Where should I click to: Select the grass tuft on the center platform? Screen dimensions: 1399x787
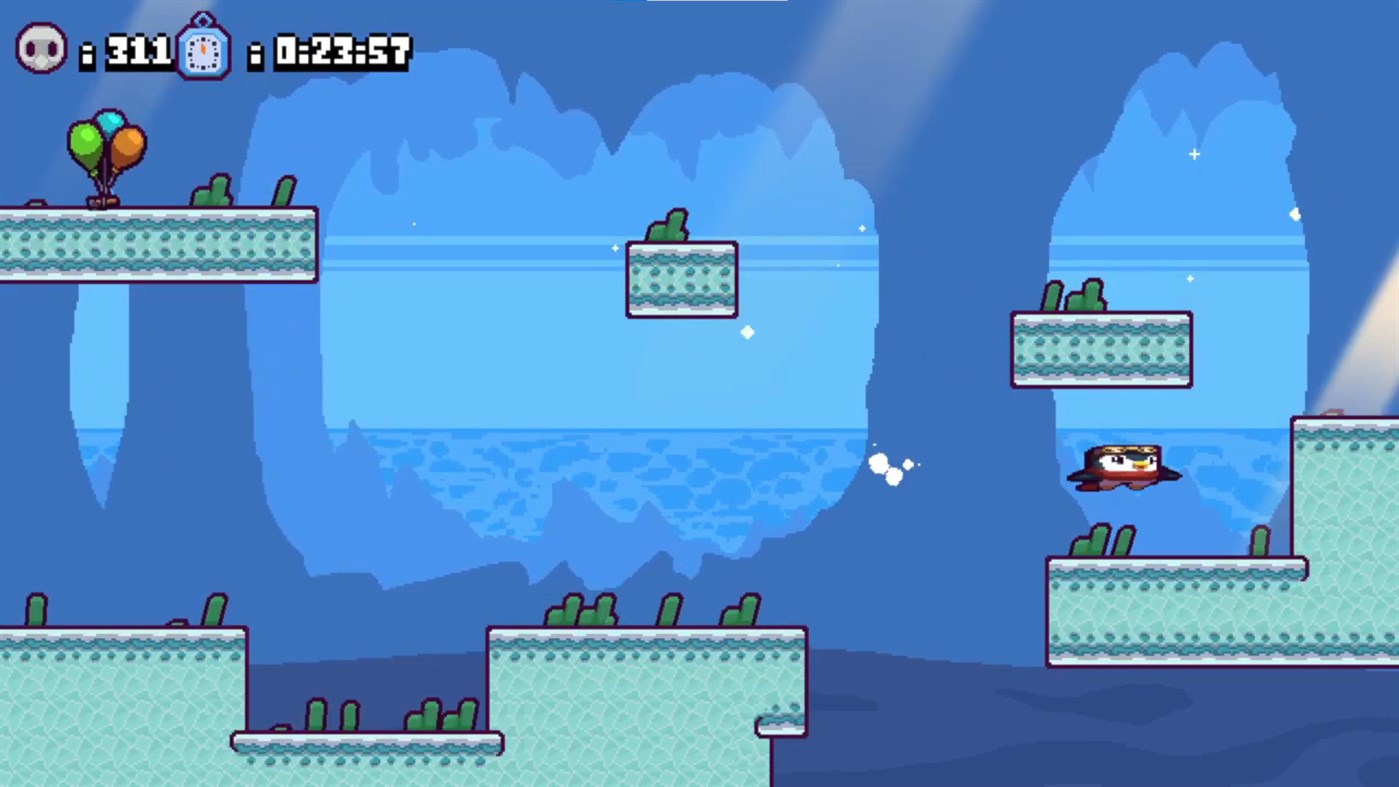coord(668,226)
